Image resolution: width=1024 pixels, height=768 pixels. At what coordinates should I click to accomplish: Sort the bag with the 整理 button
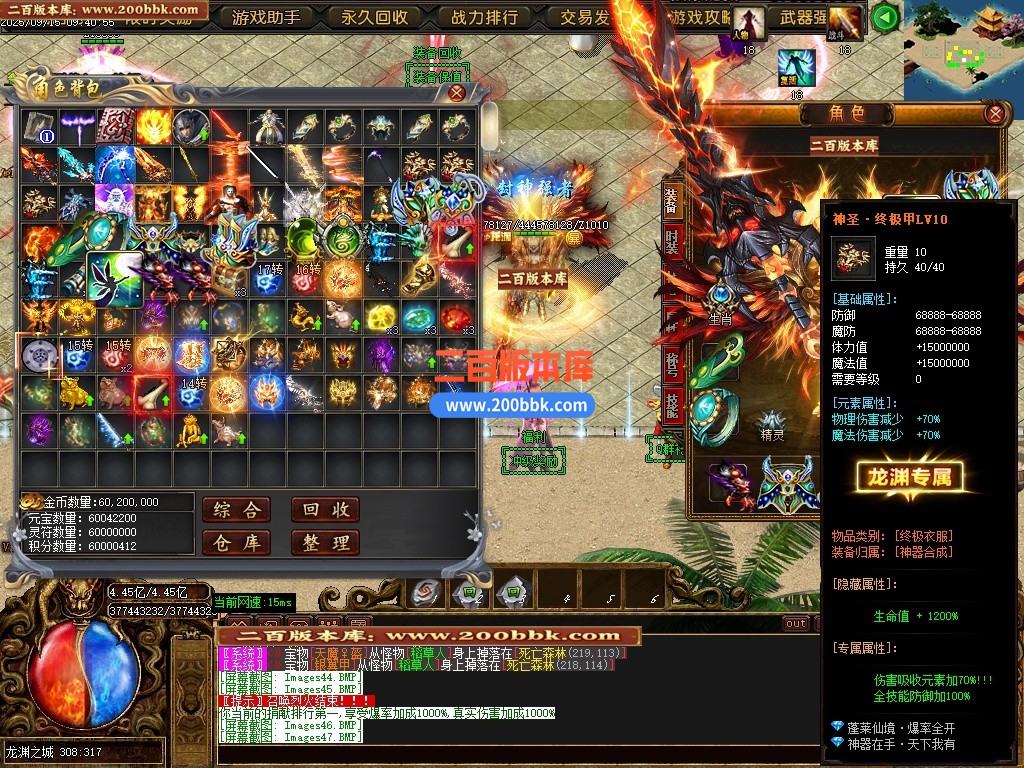[x=325, y=543]
